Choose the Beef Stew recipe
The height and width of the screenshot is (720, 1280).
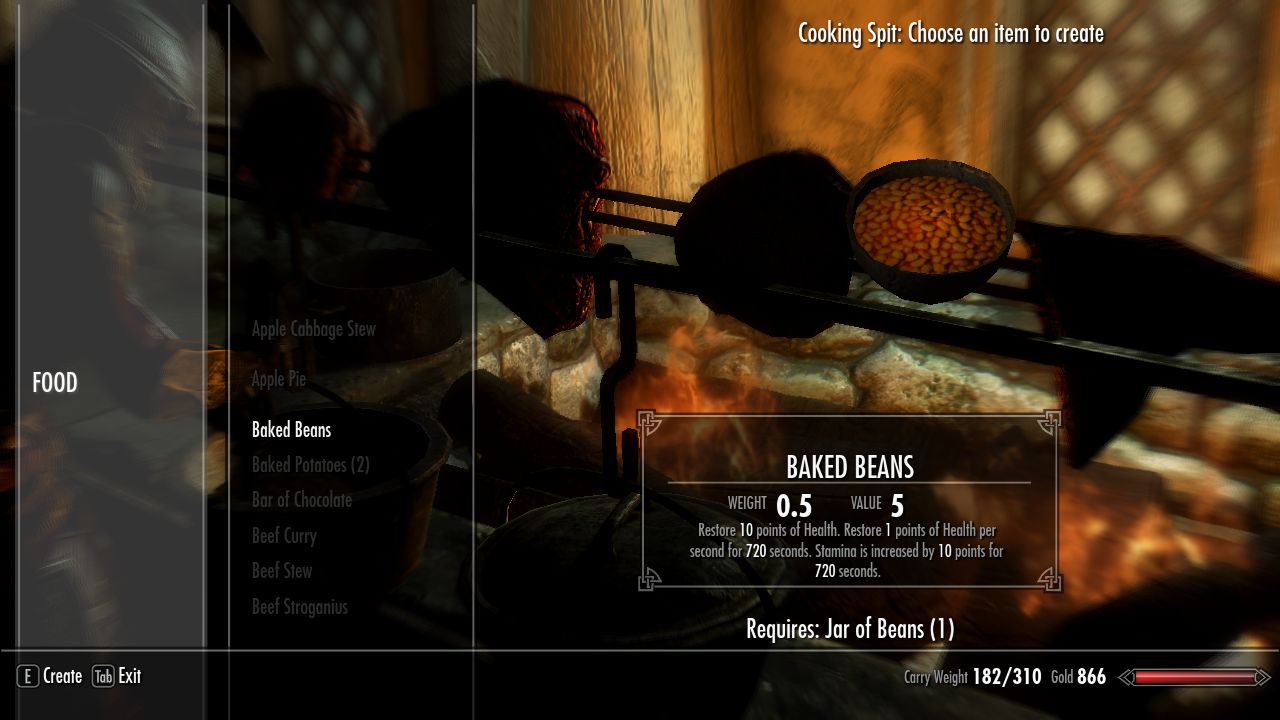pyautogui.click(x=281, y=571)
